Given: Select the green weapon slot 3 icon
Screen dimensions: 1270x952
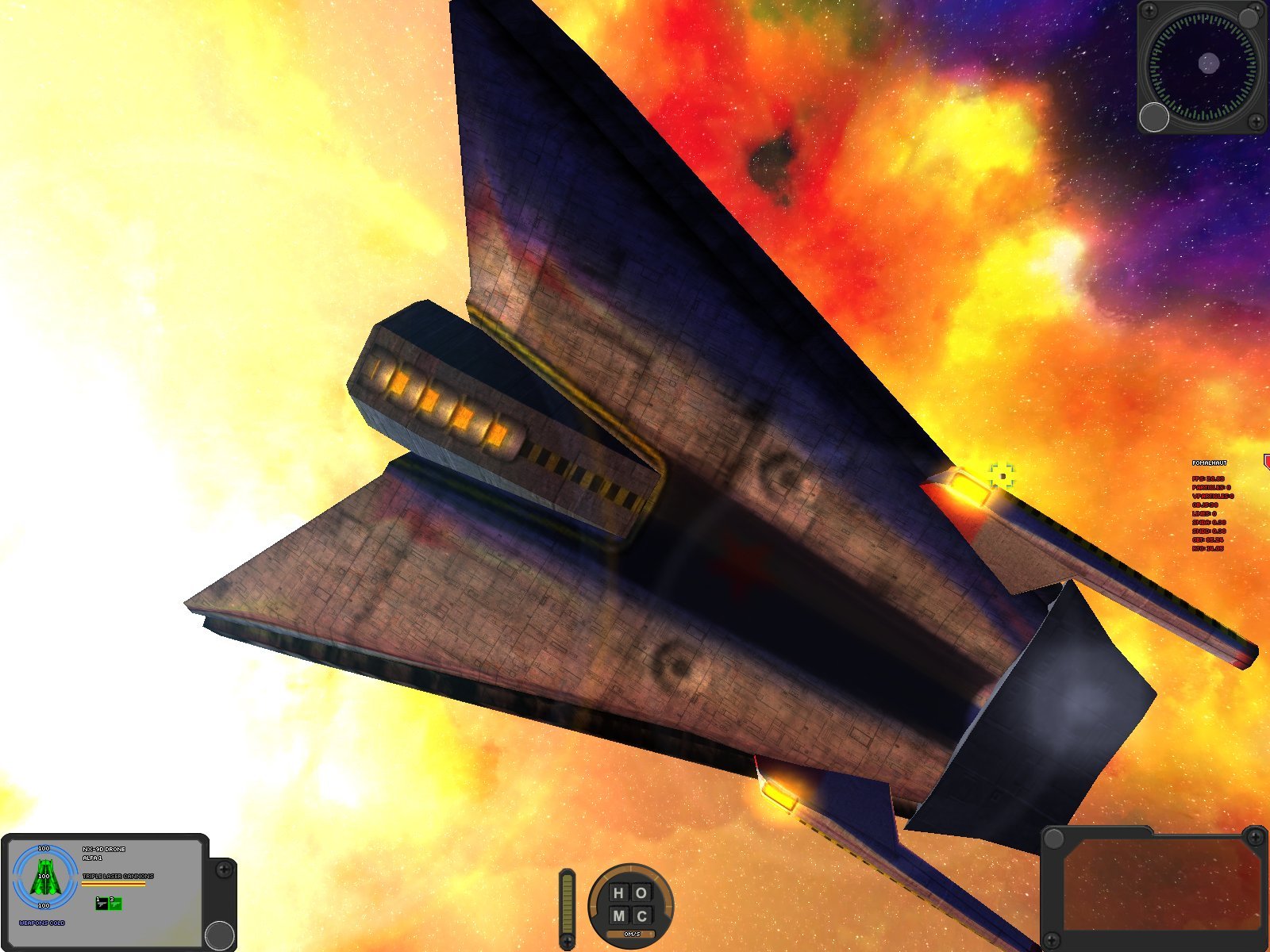Looking at the screenshot, I should coord(117,904).
